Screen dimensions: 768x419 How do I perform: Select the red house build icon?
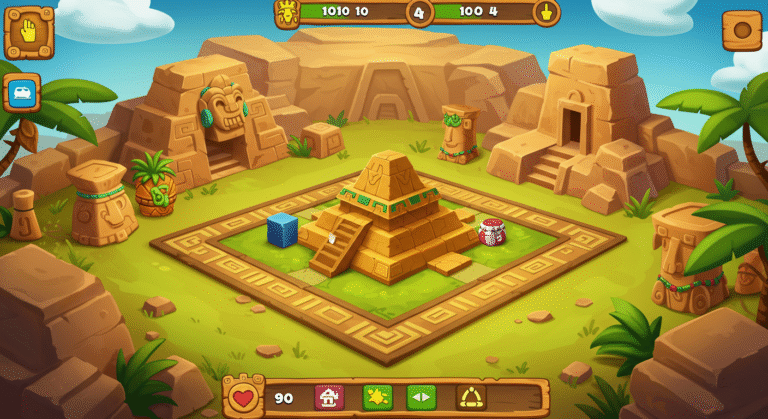329,397
